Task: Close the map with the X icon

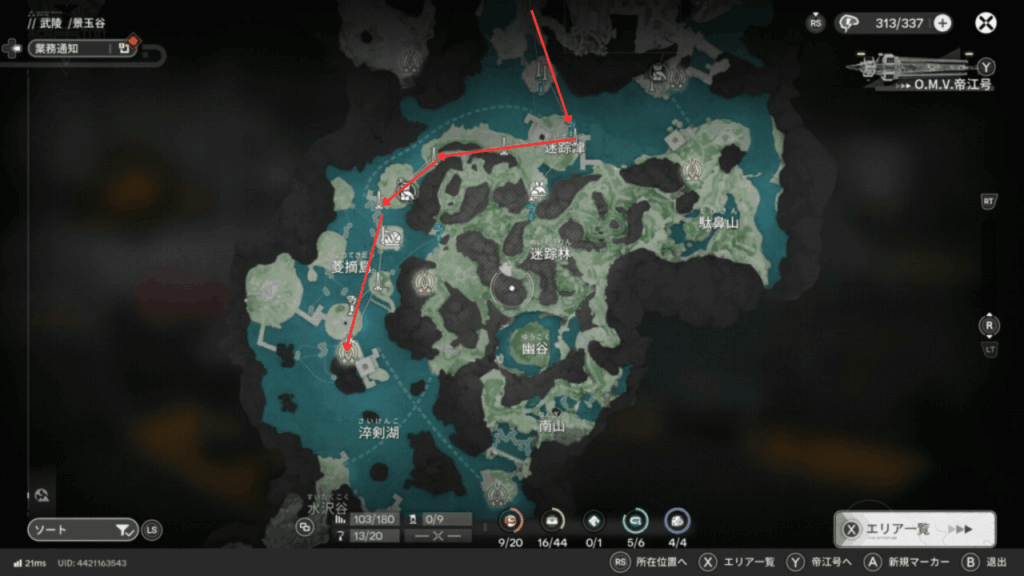Action: point(987,22)
